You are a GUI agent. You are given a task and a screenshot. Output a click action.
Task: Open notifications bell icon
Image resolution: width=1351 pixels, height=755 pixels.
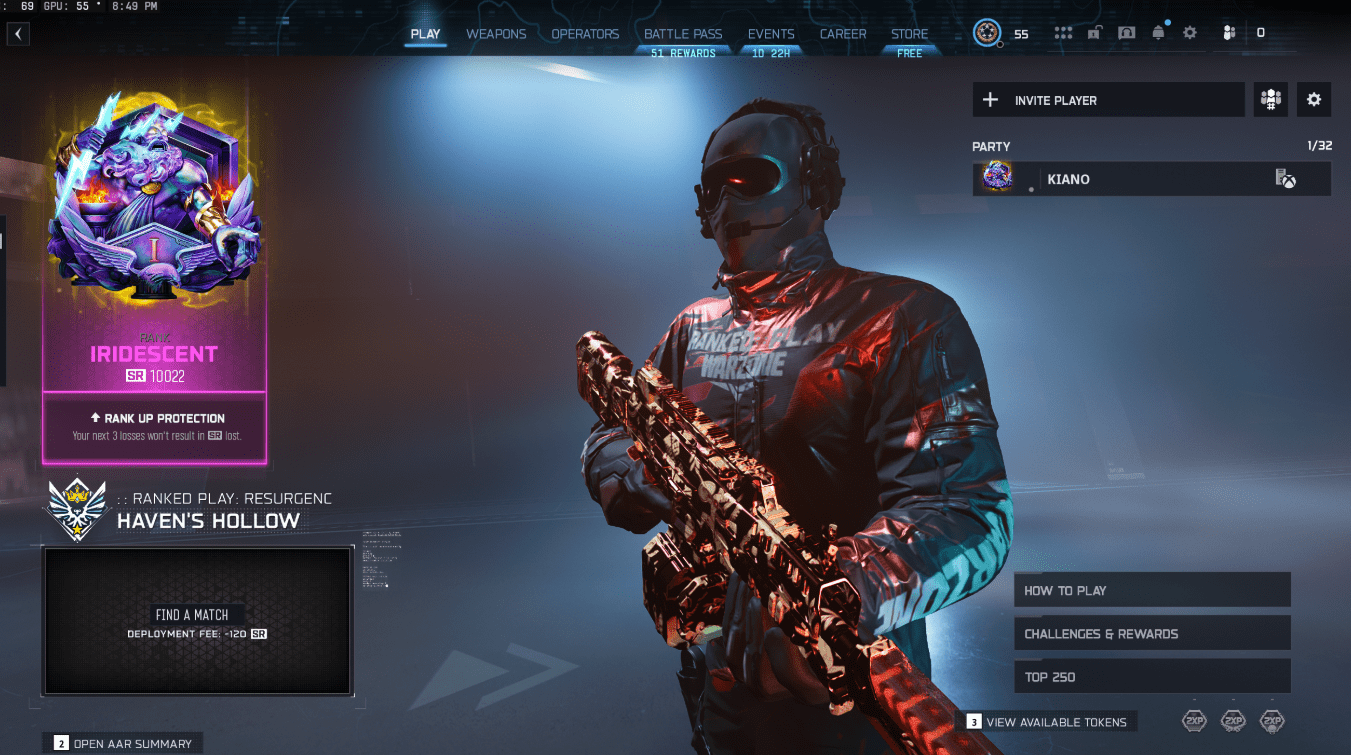(x=1158, y=33)
